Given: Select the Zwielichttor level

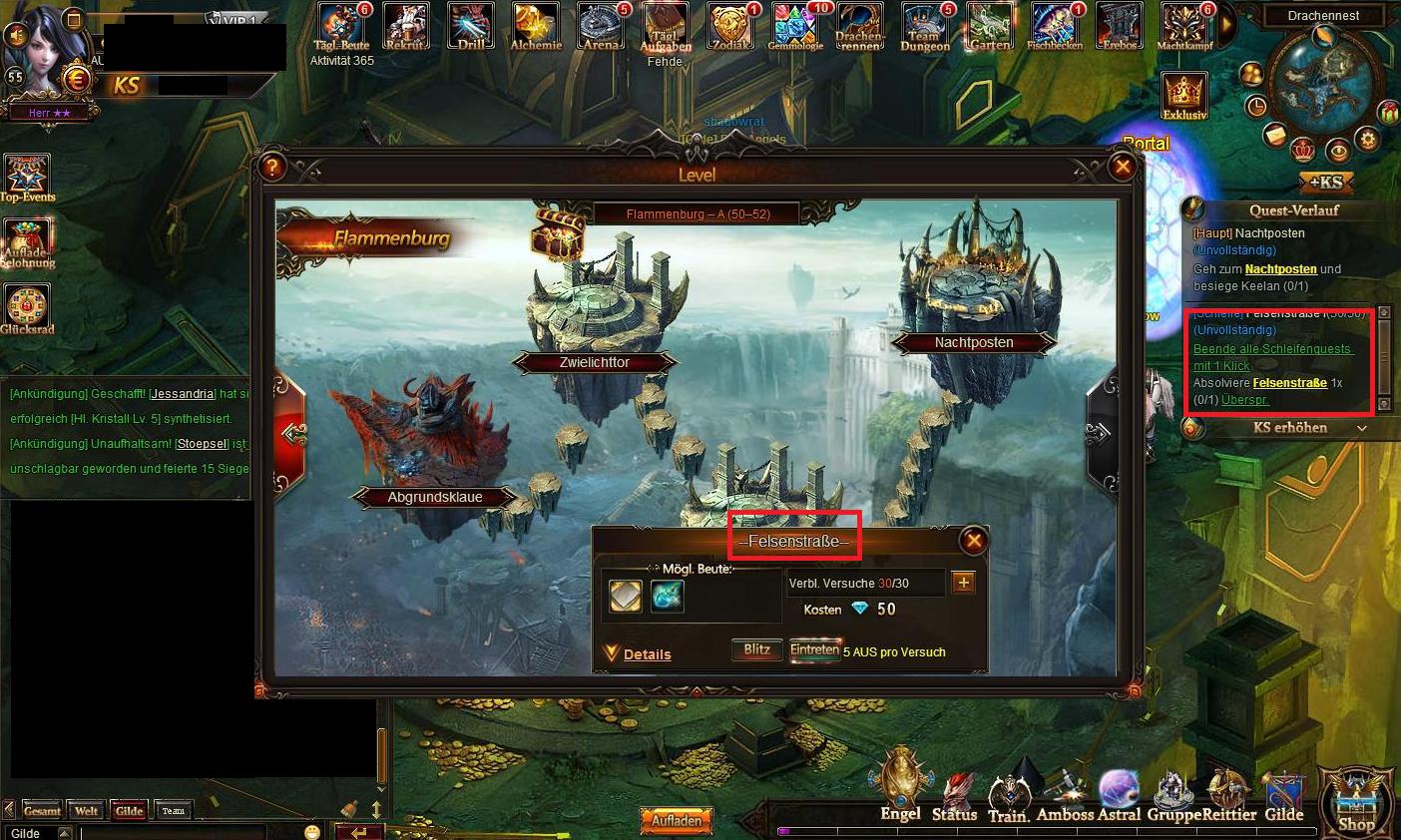Looking at the screenshot, I should tap(593, 362).
